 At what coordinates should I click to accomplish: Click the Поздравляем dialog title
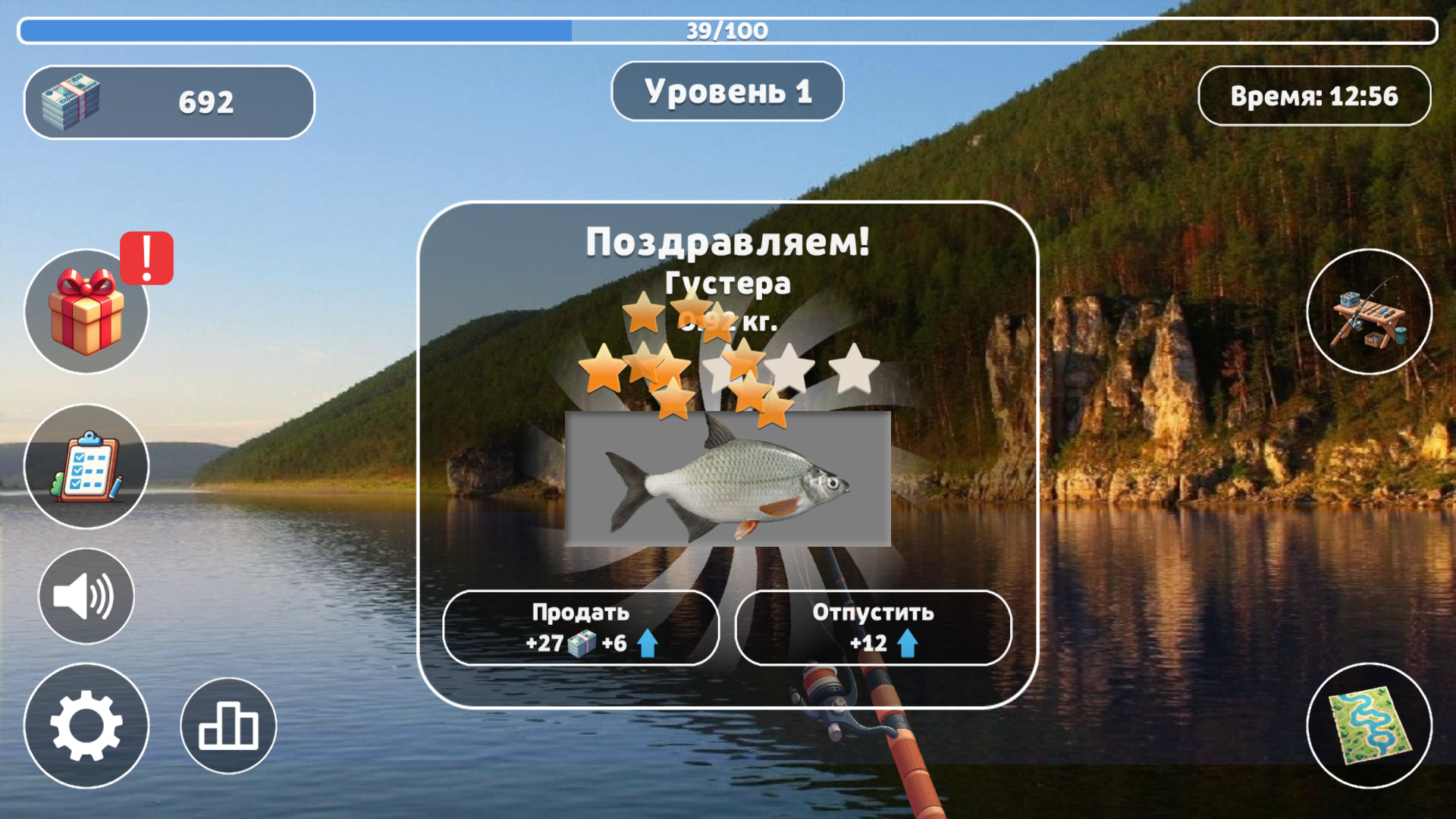(x=728, y=241)
